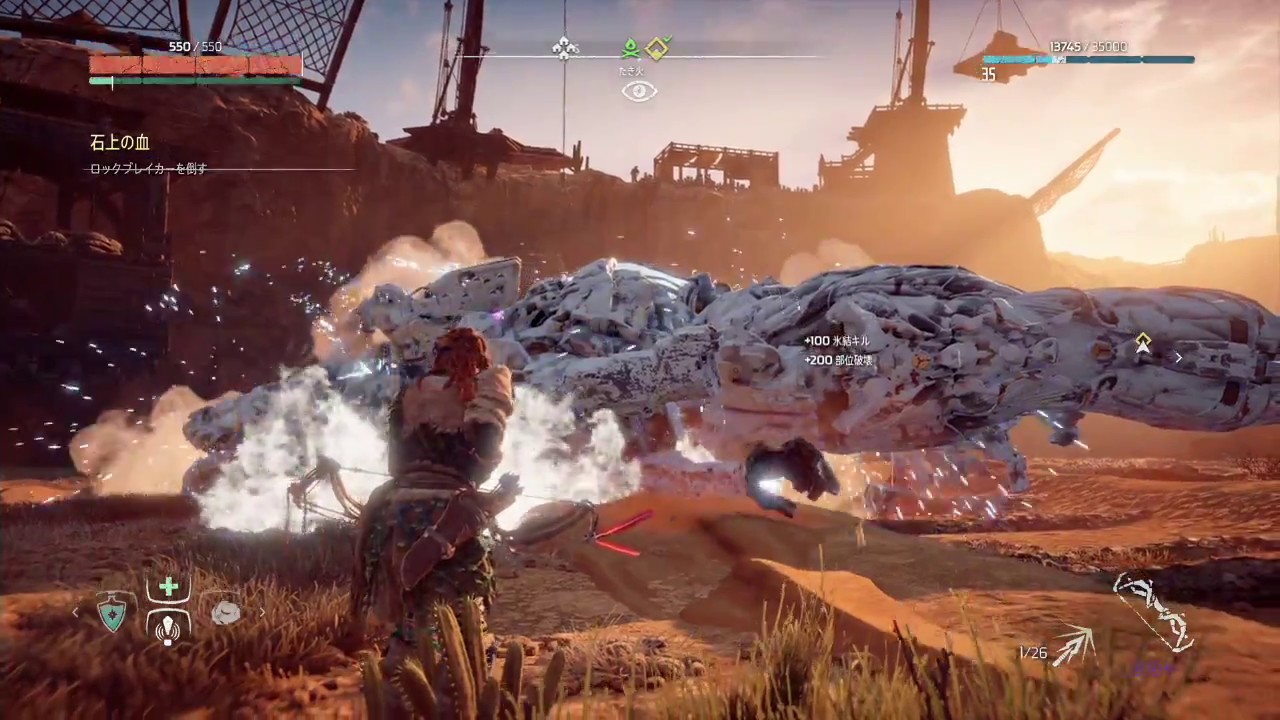
Task: Click the settlement houses compass marker
Action: point(564,47)
